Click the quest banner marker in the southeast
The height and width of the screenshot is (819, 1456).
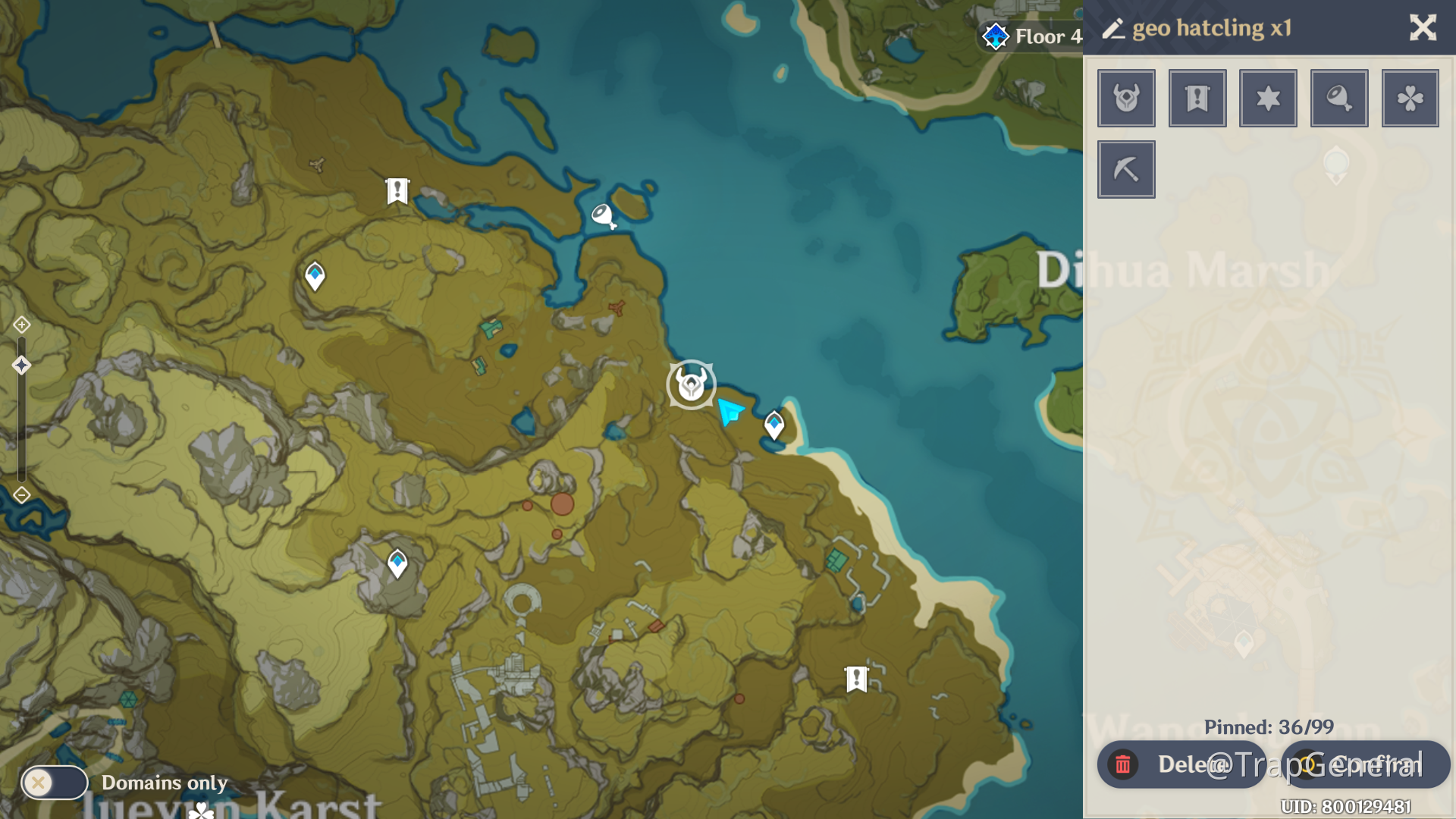click(x=855, y=679)
